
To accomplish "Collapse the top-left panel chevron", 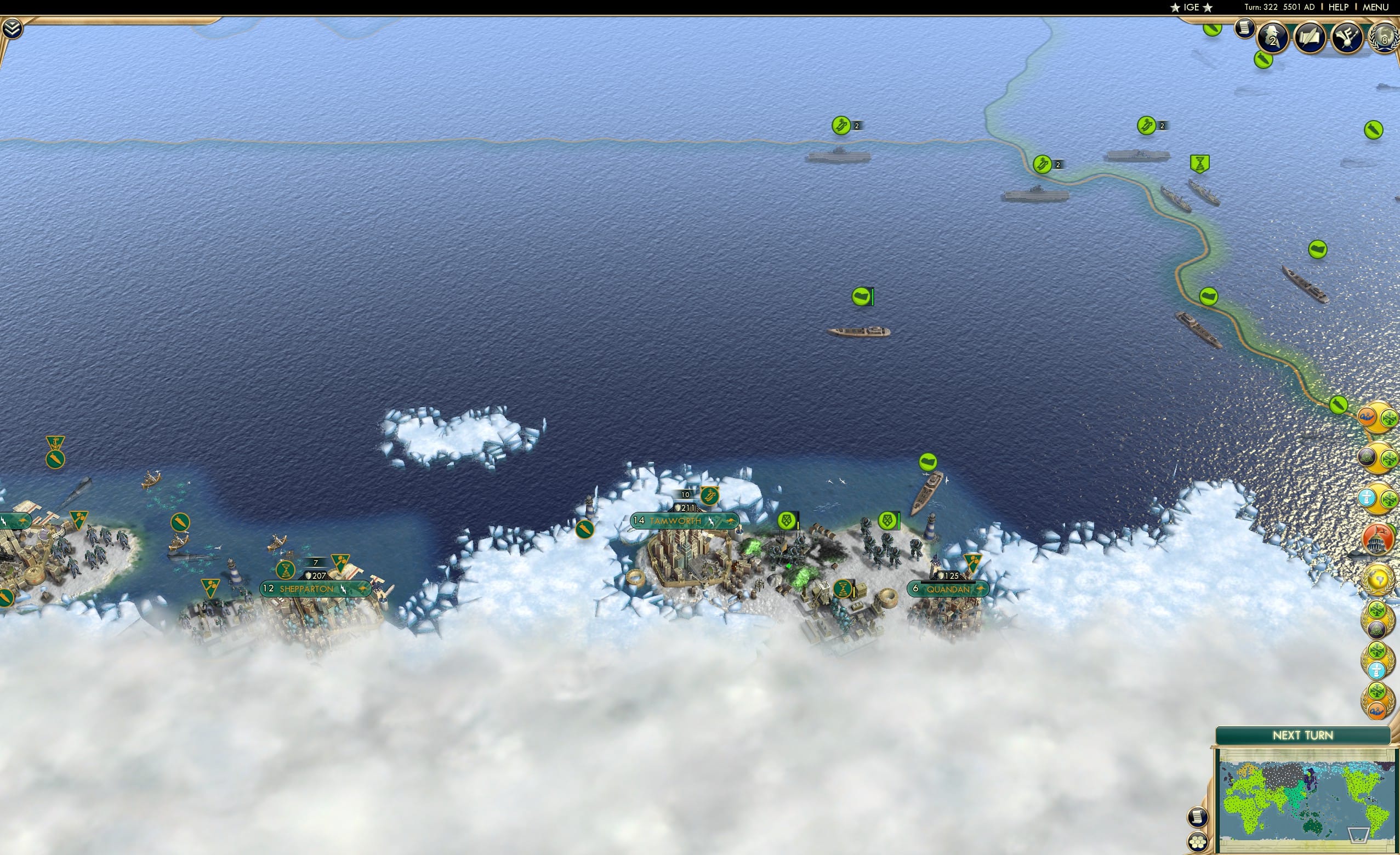I will tap(12, 27).
